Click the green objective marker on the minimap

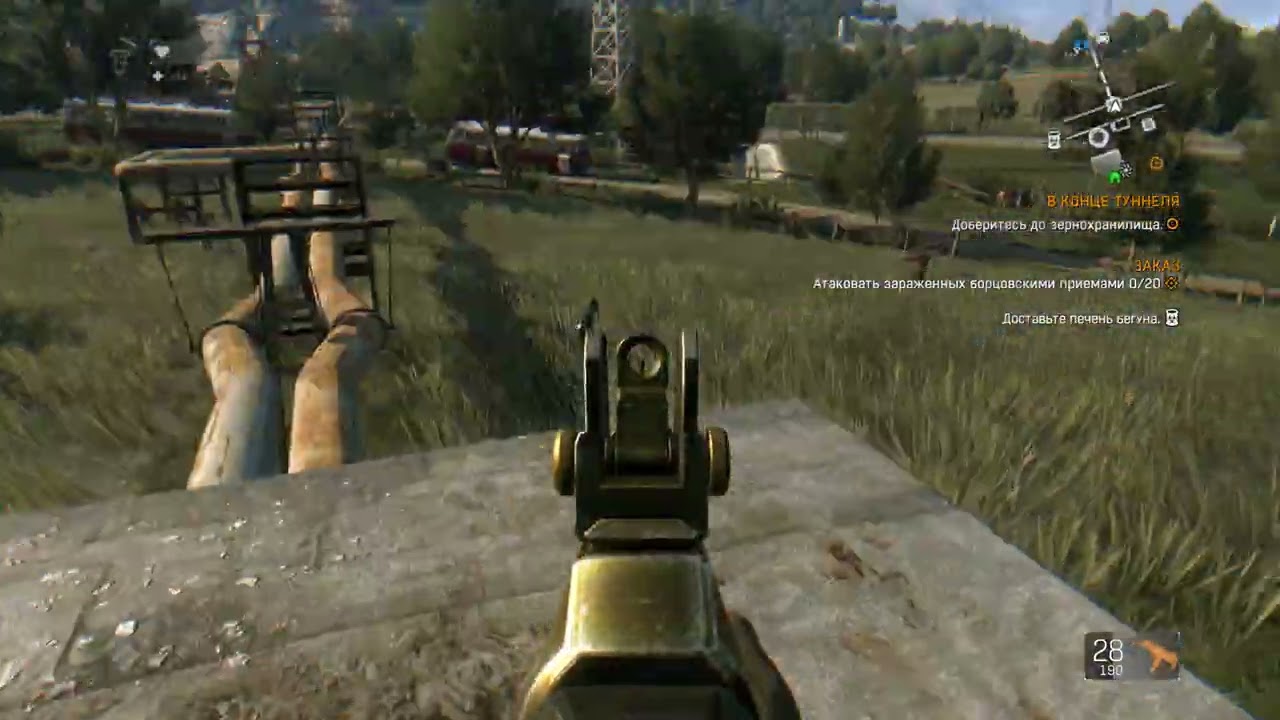pyautogui.click(x=1114, y=178)
